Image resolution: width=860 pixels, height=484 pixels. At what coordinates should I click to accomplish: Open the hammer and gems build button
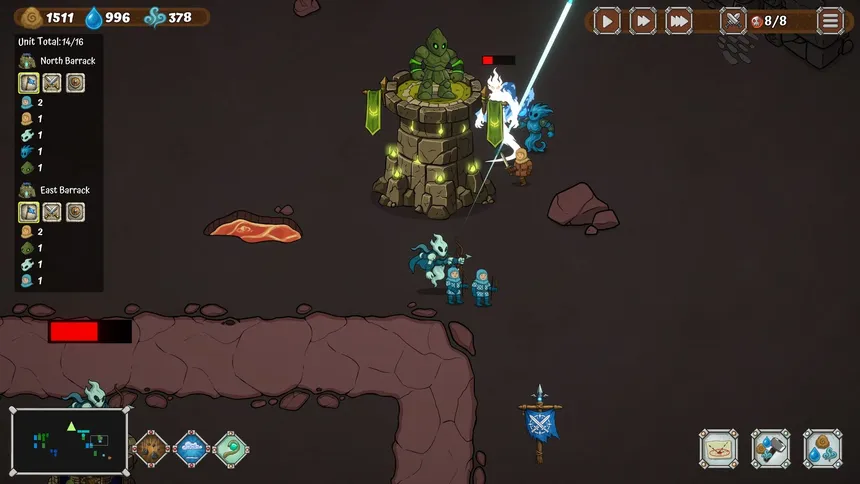tap(770, 449)
